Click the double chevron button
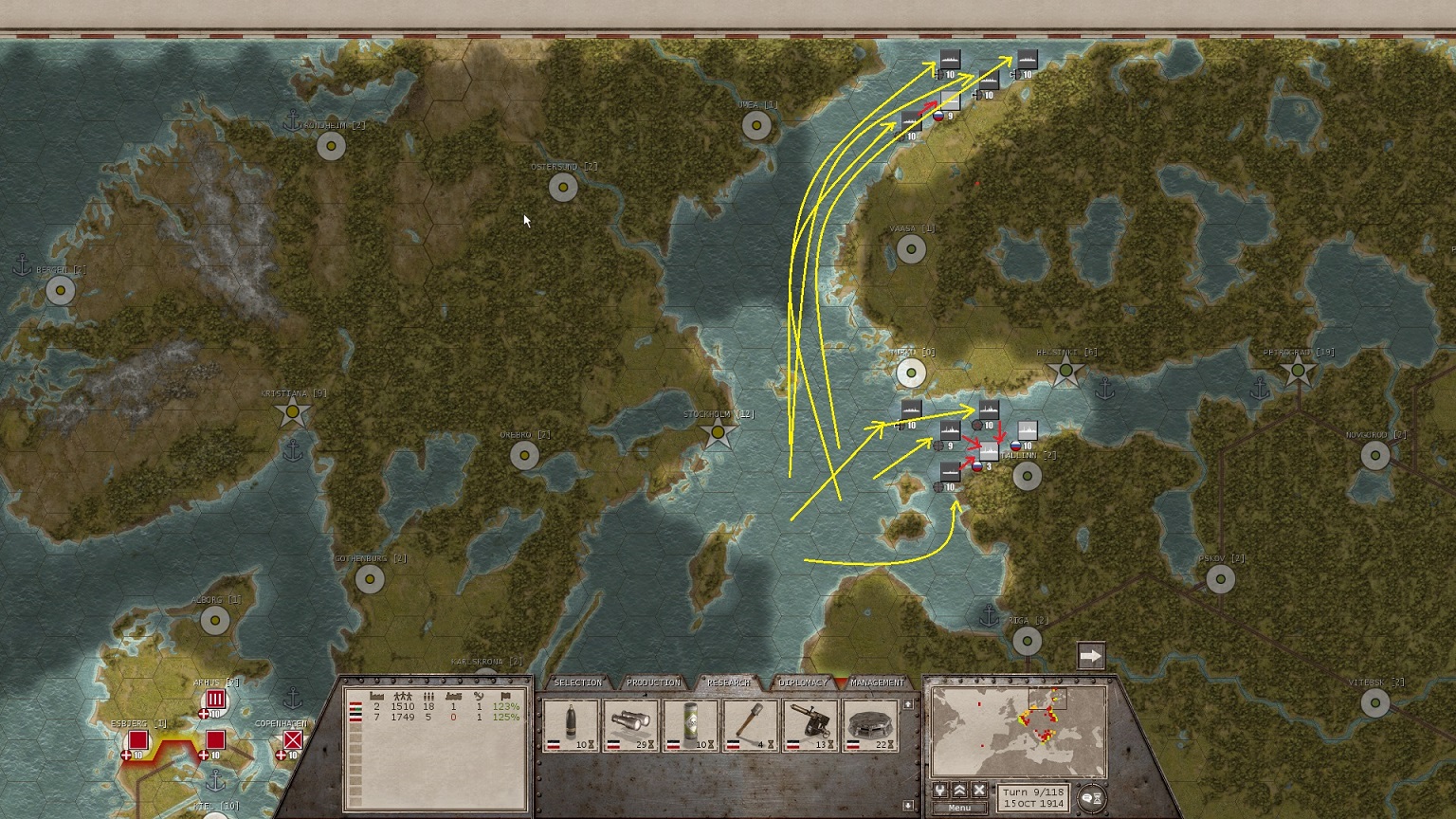This screenshot has width=1456, height=819. coord(959,791)
